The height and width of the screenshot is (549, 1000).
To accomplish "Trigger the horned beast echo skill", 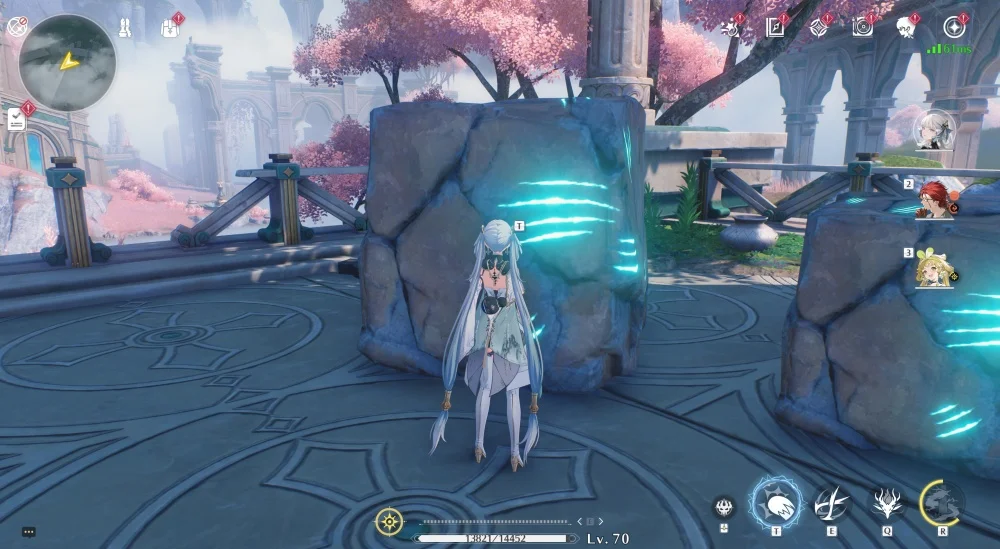I will coord(887,503).
